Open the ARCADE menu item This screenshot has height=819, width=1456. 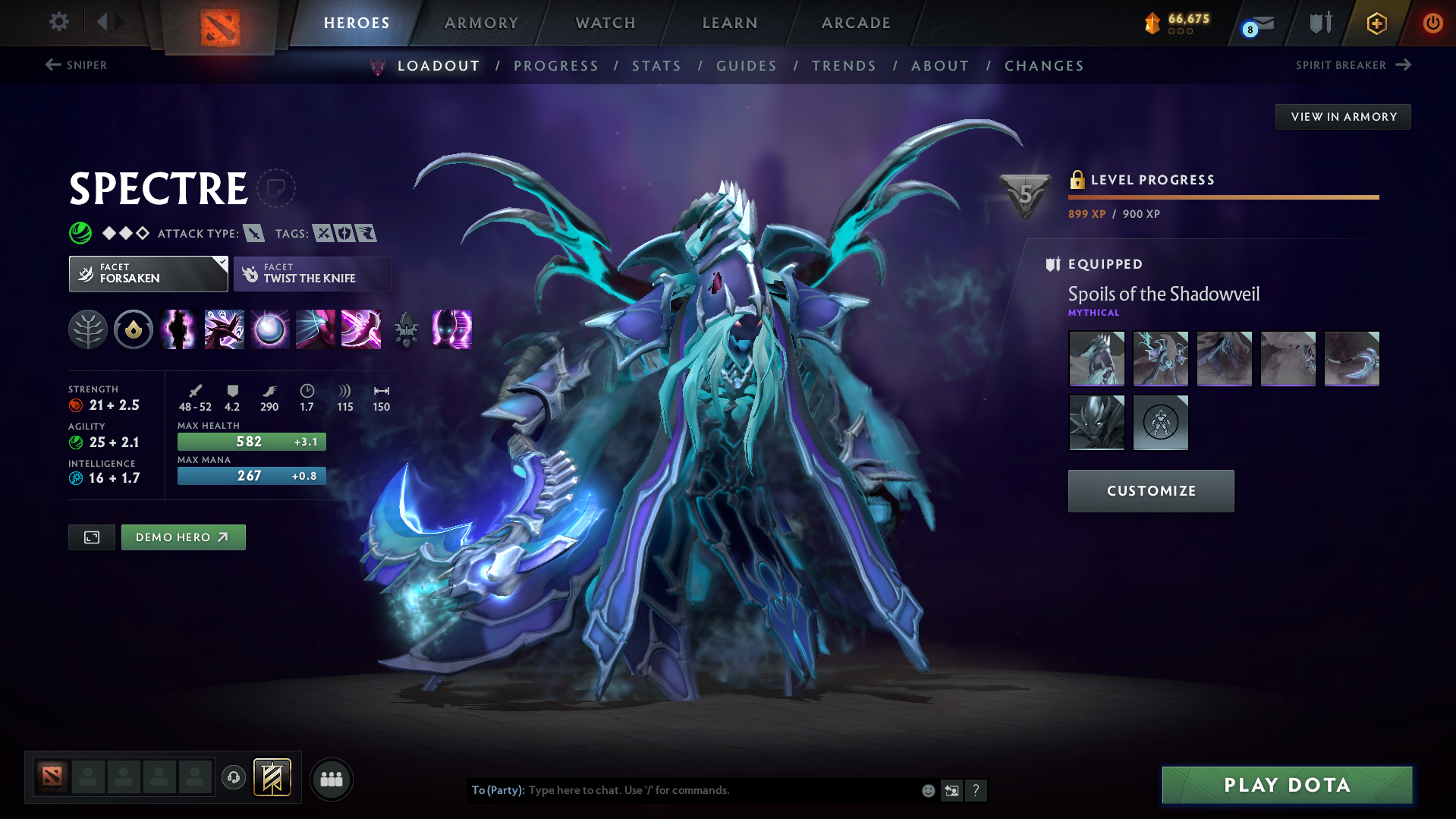tap(855, 23)
